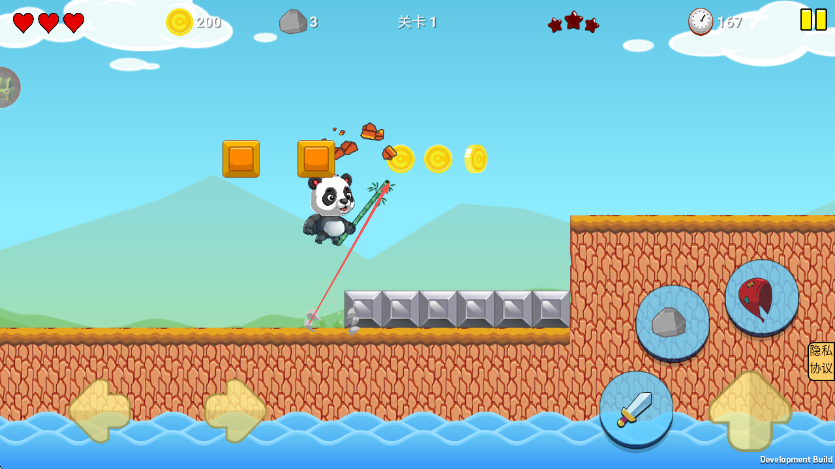Tap the left arrow movement button

point(99,410)
